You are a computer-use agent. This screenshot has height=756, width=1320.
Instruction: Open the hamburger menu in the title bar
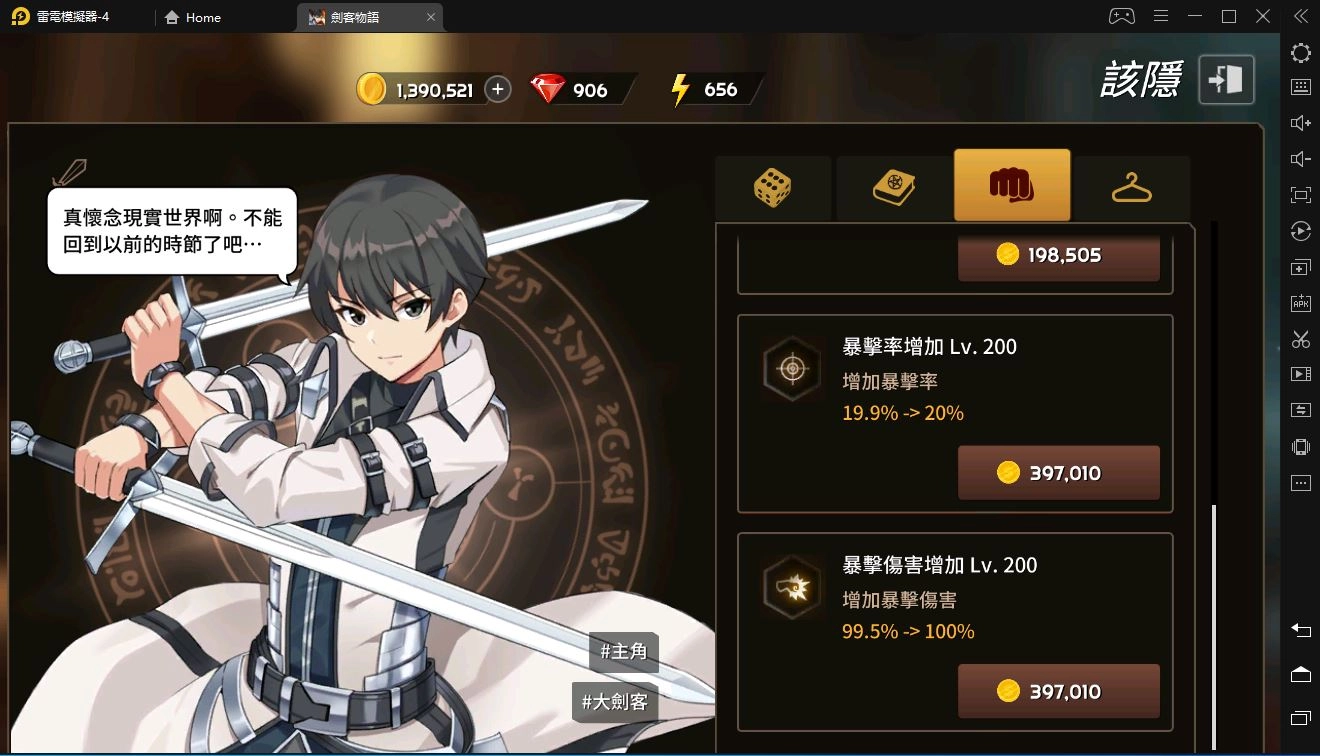(1160, 16)
